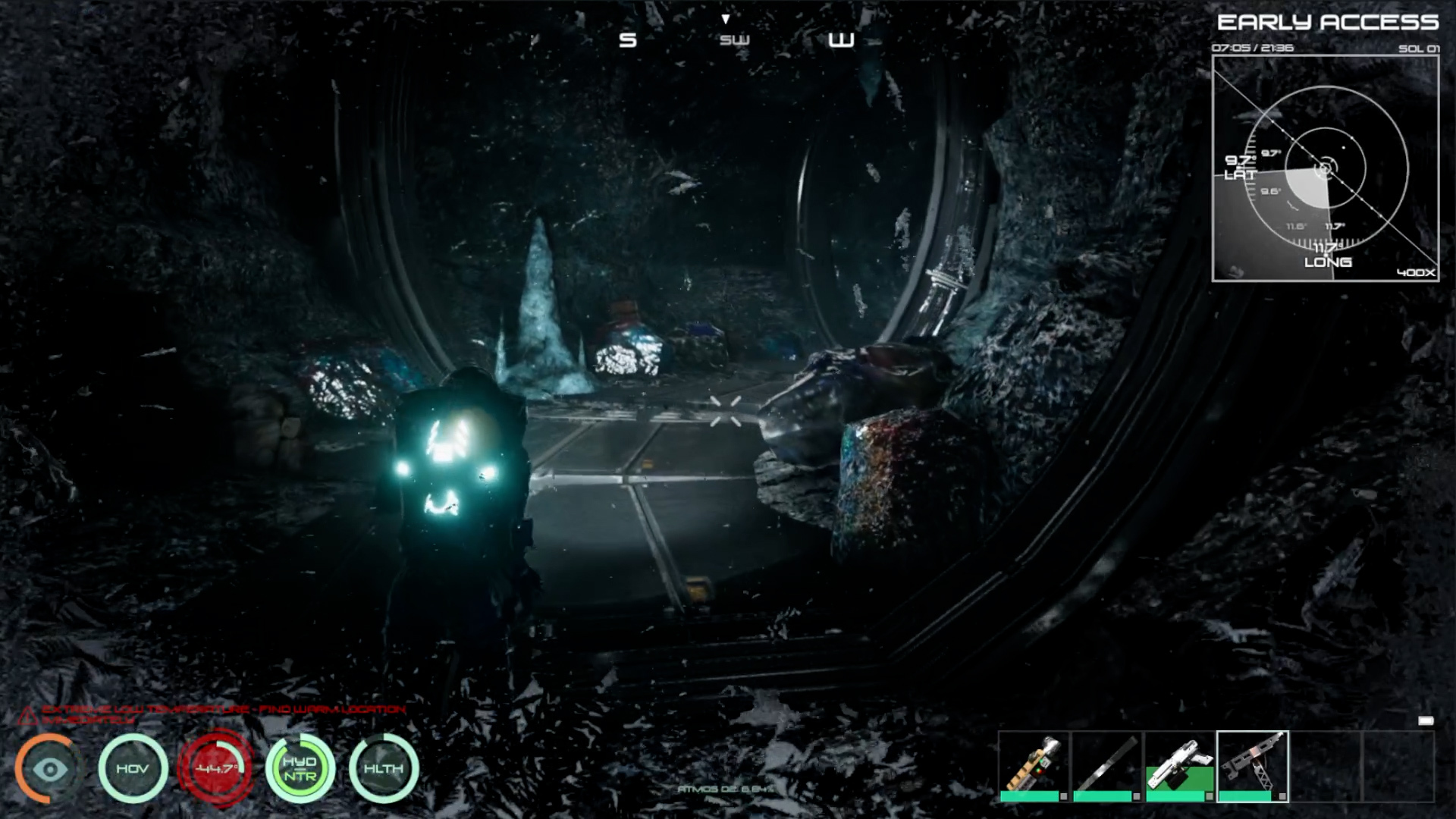Viewport: 1456px width, 819px height.
Task: Select the highlighted metal frame tool slot
Action: tap(1252, 766)
